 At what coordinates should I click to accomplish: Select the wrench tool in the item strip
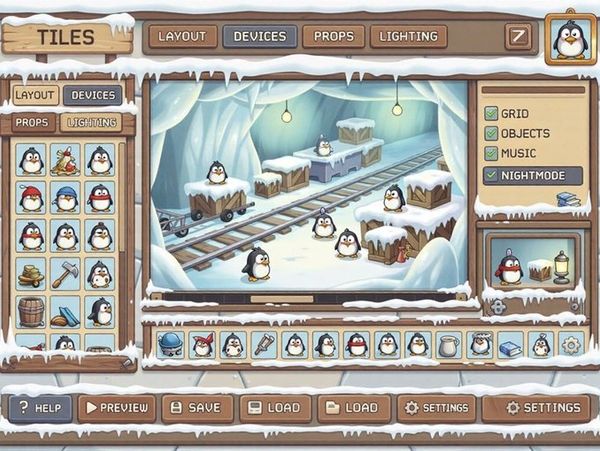tap(264, 345)
